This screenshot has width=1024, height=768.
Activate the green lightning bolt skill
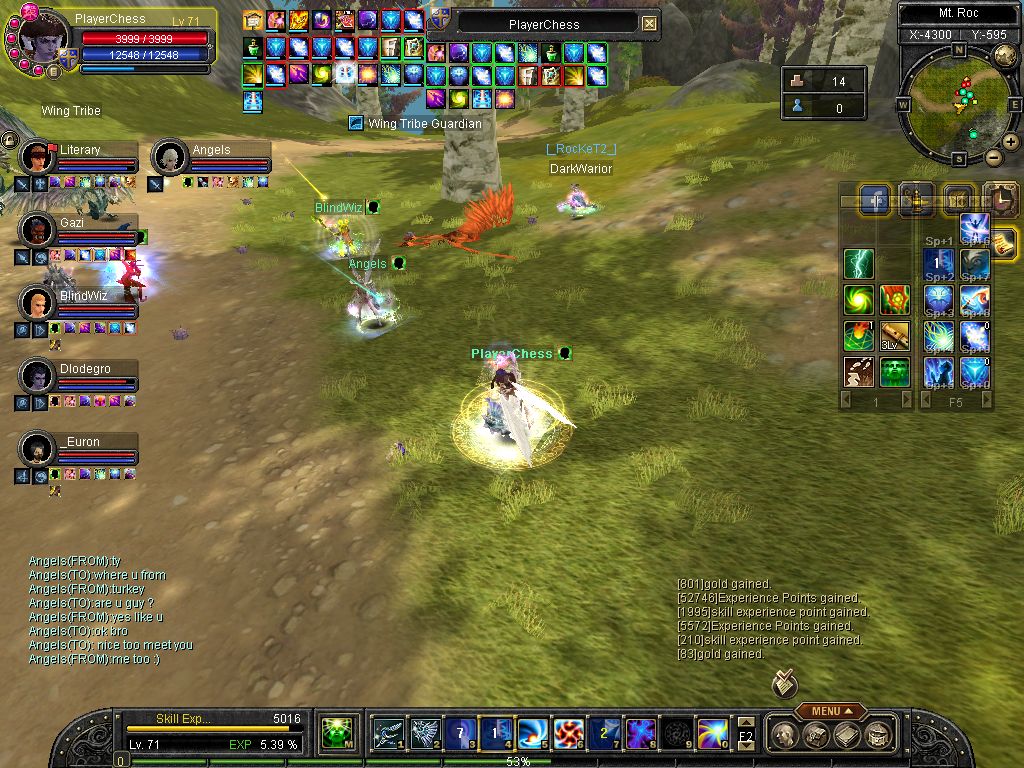(859, 264)
